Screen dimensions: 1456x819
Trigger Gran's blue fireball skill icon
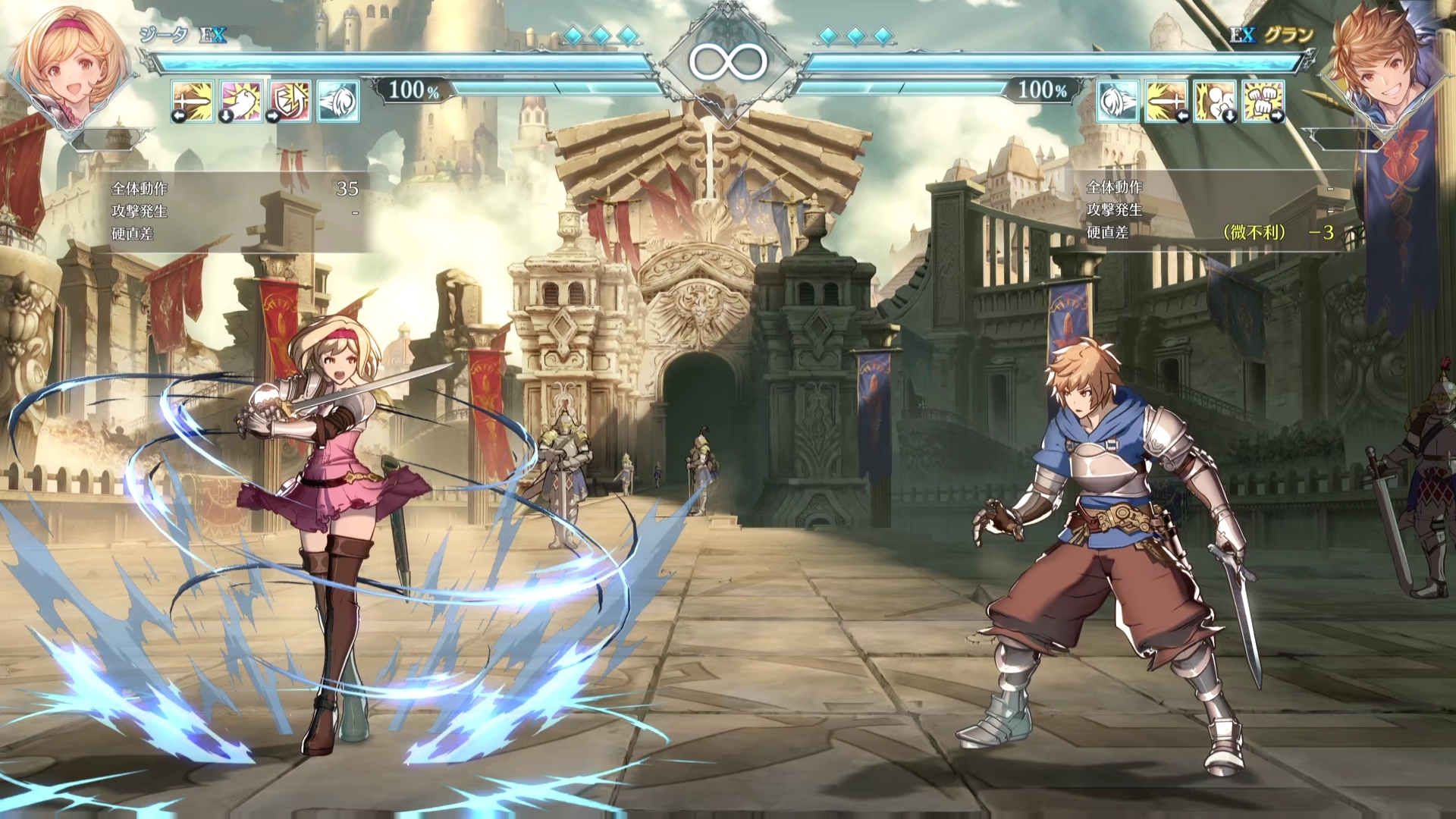(x=1117, y=101)
